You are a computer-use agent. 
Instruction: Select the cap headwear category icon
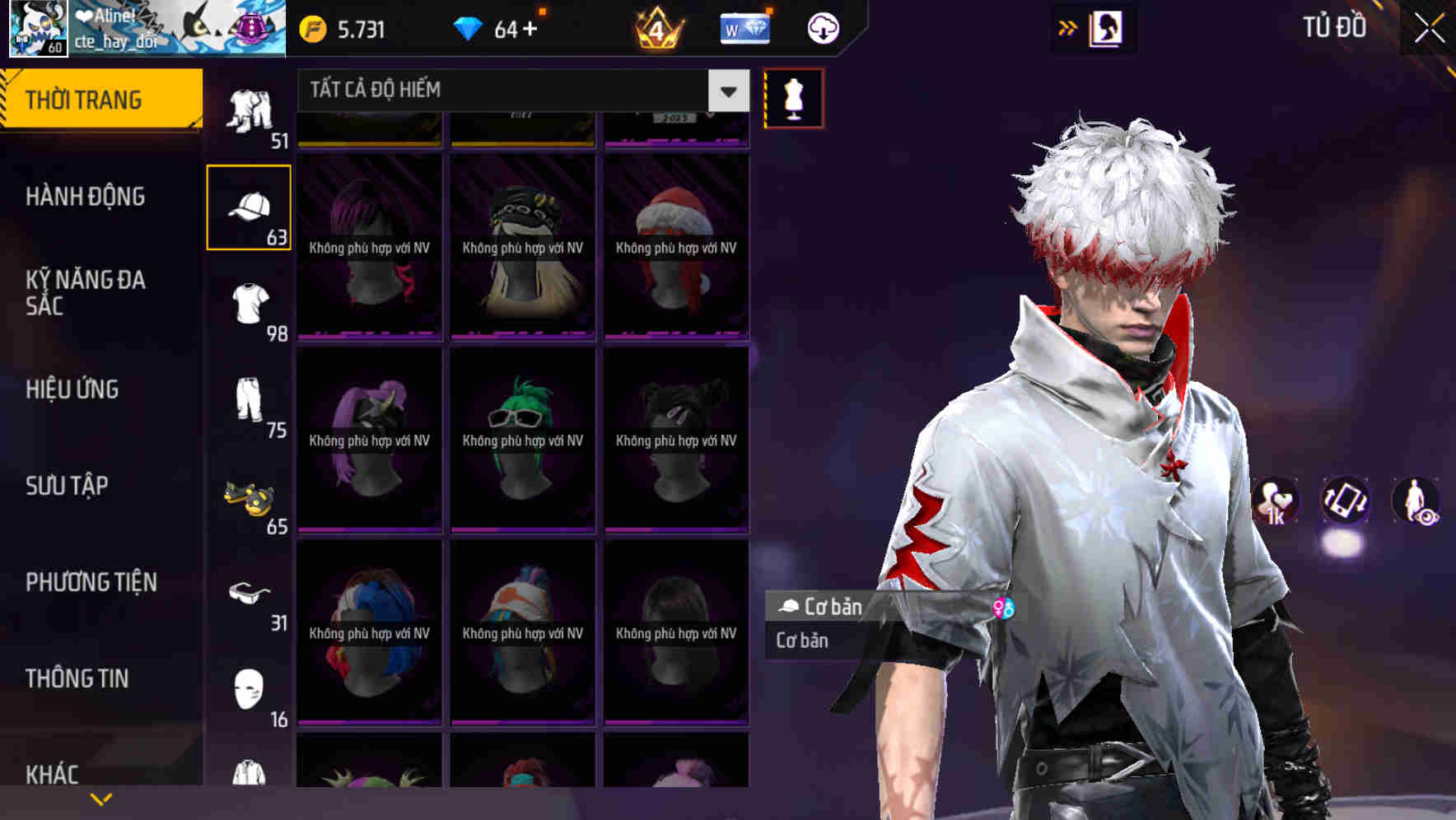pos(250,204)
